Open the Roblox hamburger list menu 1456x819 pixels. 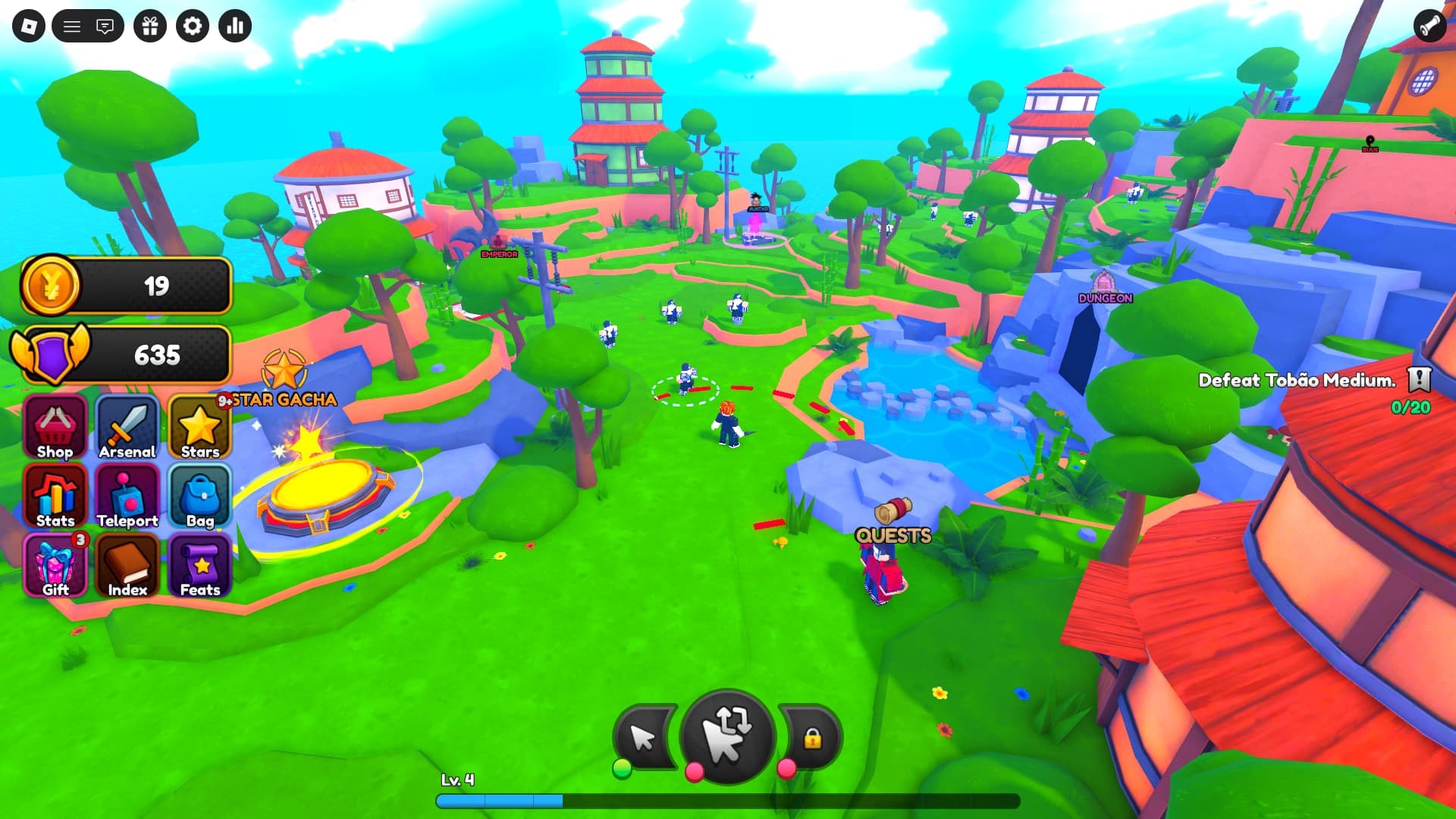click(72, 27)
